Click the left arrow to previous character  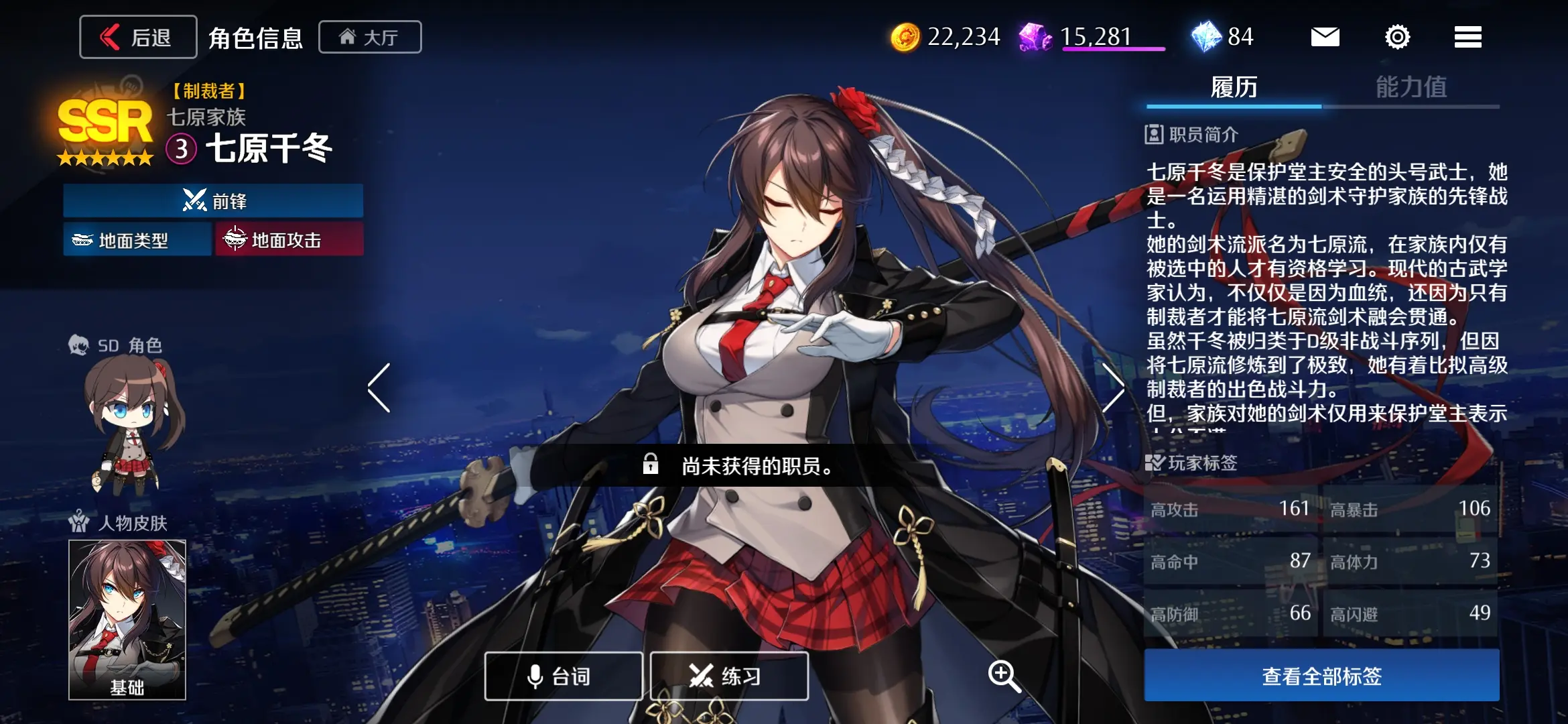click(x=377, y=387)
